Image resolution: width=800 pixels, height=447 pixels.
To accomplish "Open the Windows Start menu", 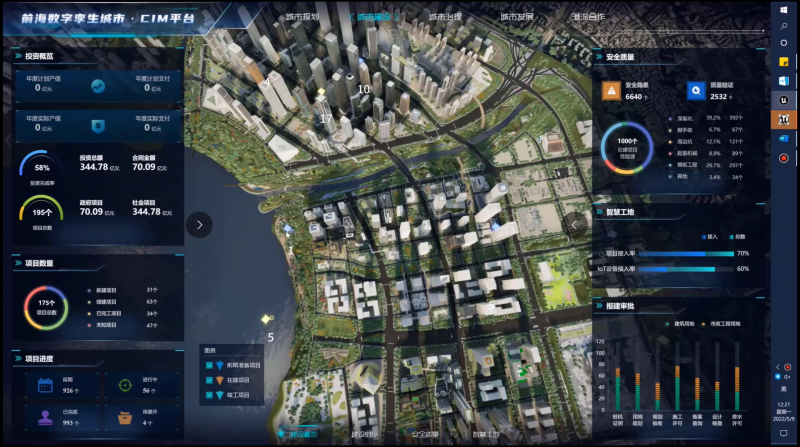I will (783, 9).
